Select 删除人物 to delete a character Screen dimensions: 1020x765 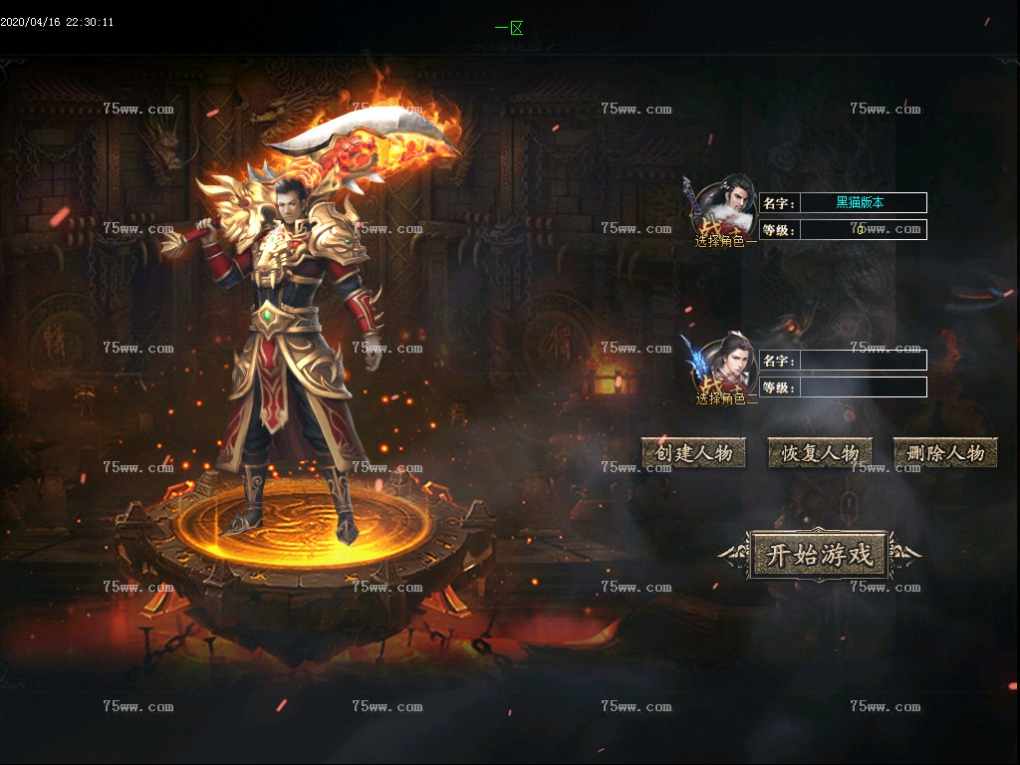(945, 453)
